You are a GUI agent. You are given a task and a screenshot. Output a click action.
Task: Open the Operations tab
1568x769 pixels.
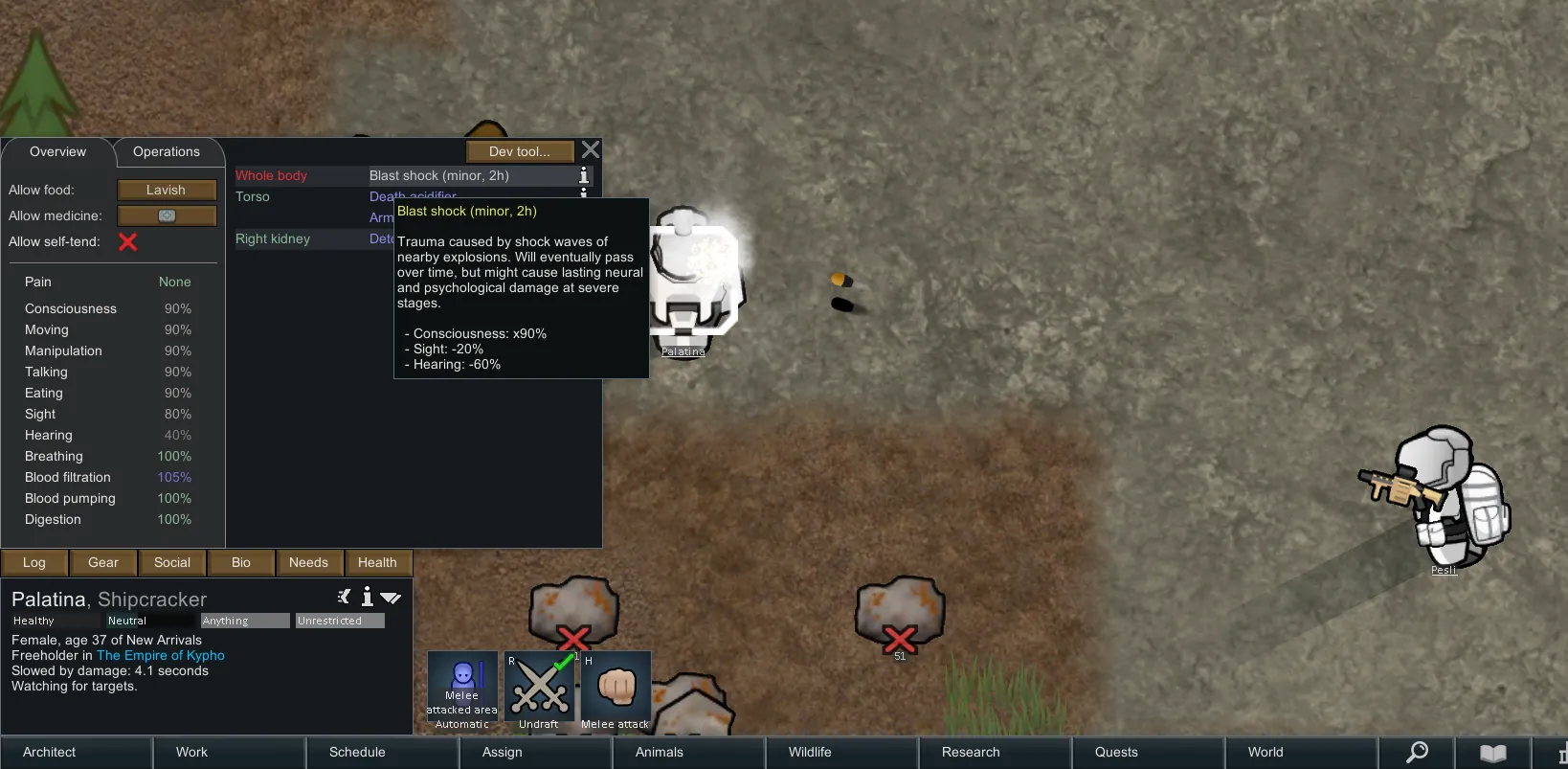click(167, 152)
